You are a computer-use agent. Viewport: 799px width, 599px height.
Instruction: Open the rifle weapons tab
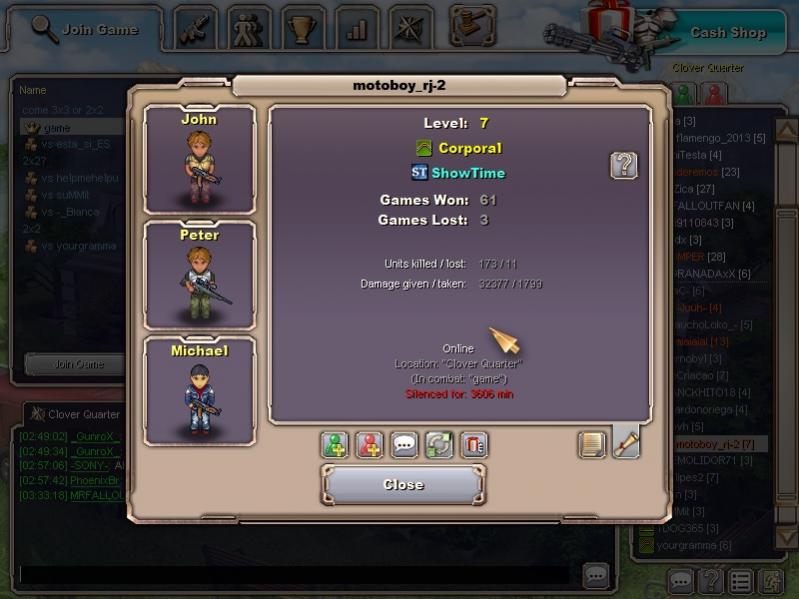pyautogui.click(x=196, y=30)
